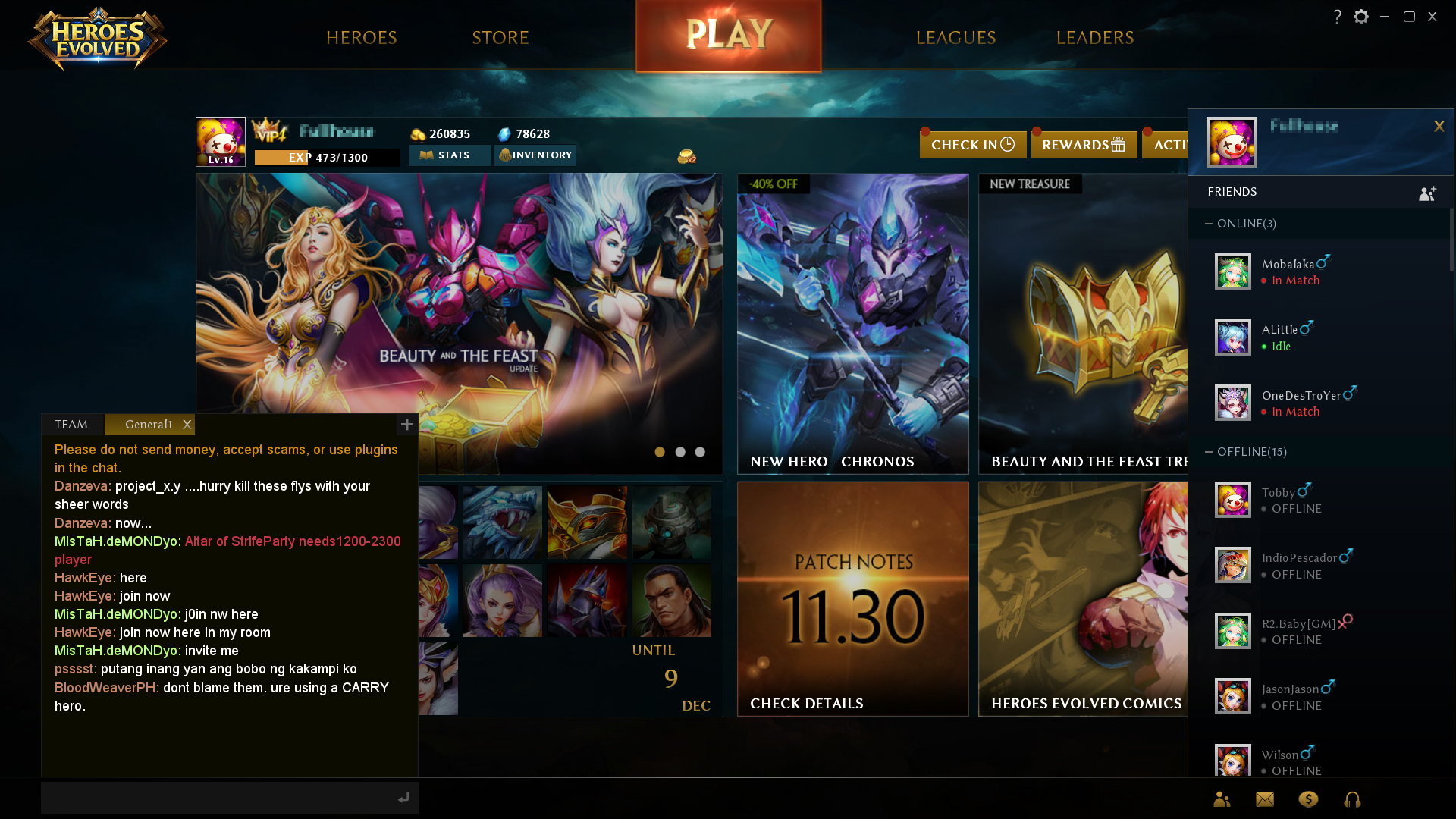Screen dimensions: 1456x819
Task: Open the Stats panel
Action: [x=450, y=155]
